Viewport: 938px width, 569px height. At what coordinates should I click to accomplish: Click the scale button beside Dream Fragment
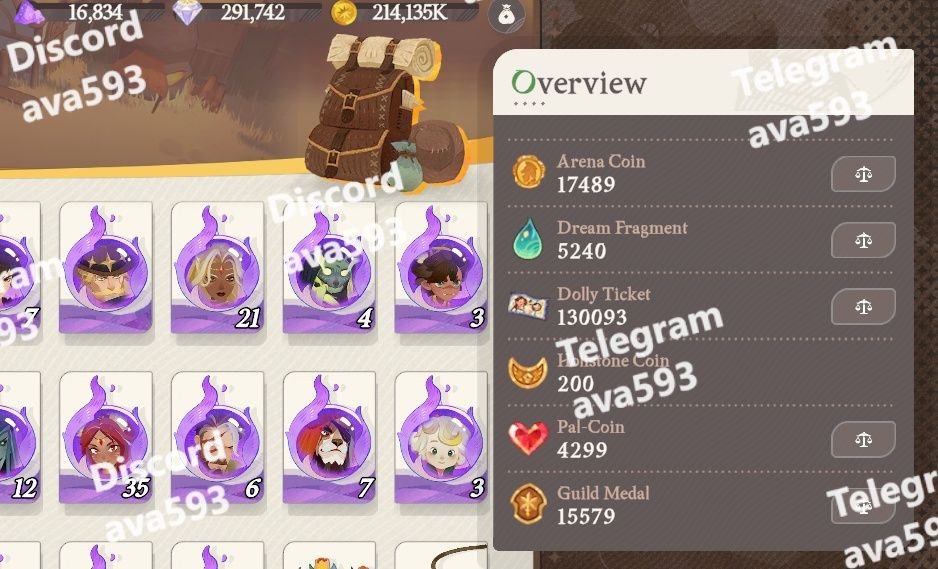click(863, 240)
